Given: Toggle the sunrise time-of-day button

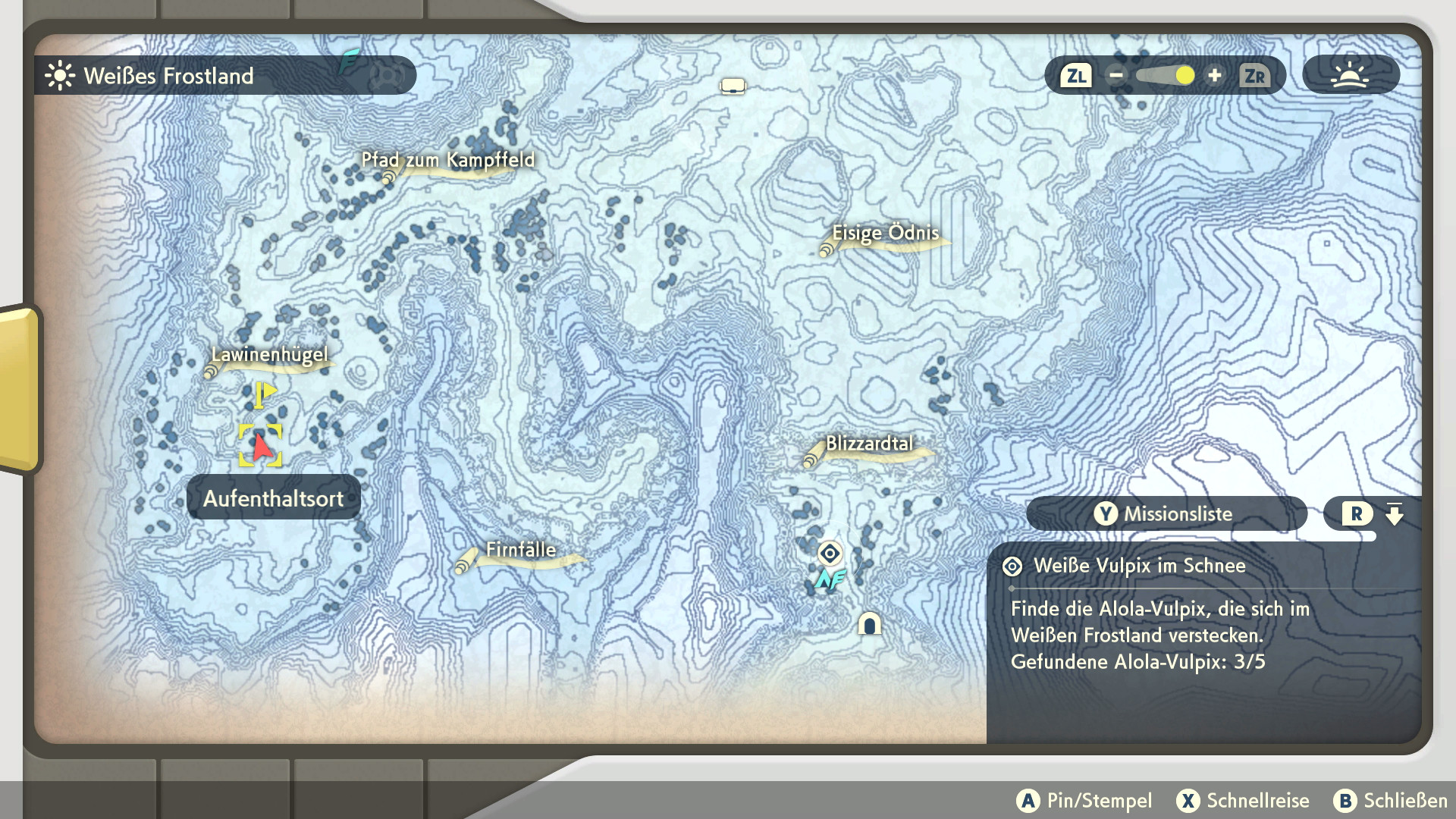Looking at the screenshot, I should [1350, 76].
